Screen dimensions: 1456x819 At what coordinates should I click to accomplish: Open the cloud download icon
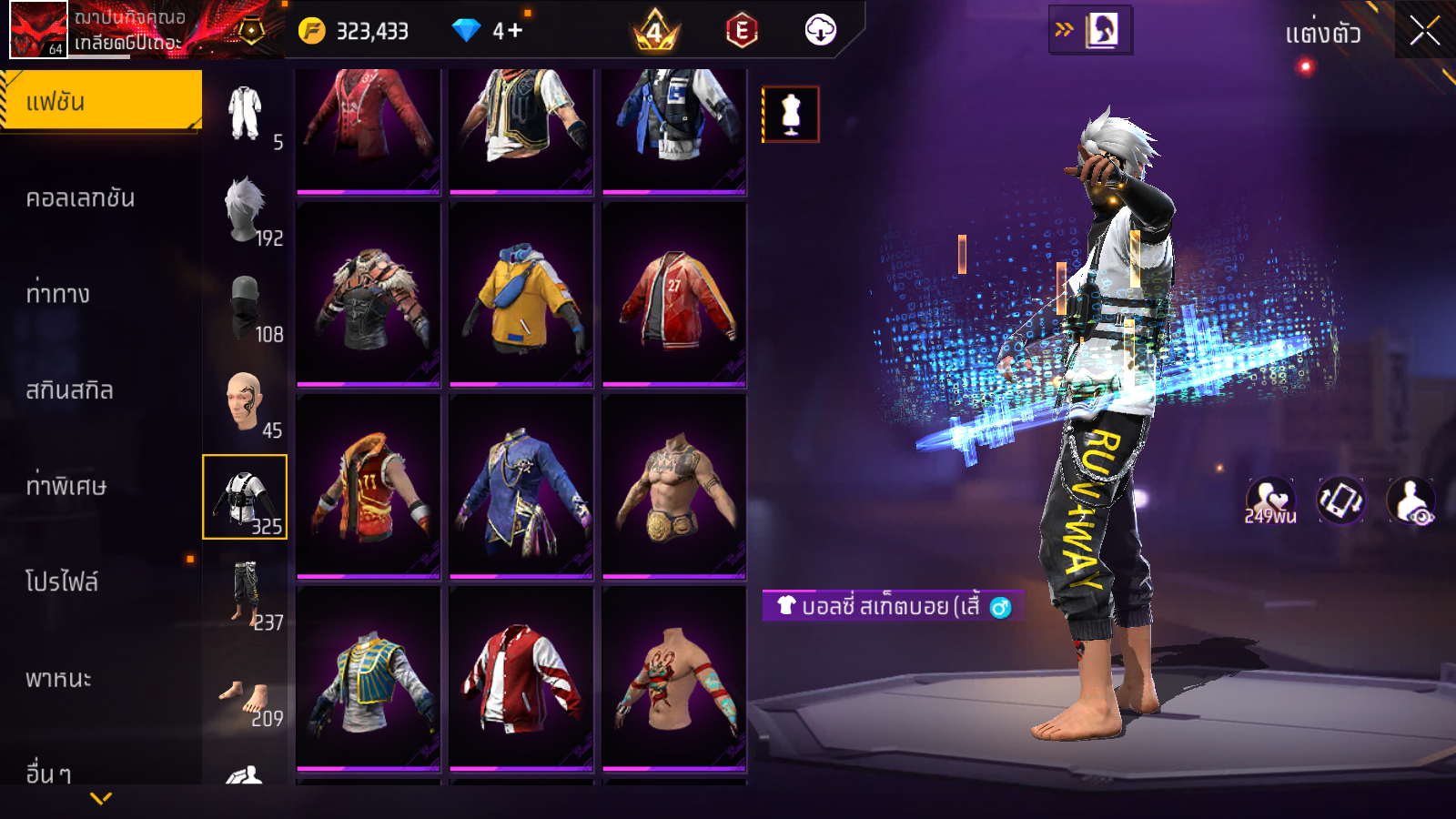click(x=820, y=30)
